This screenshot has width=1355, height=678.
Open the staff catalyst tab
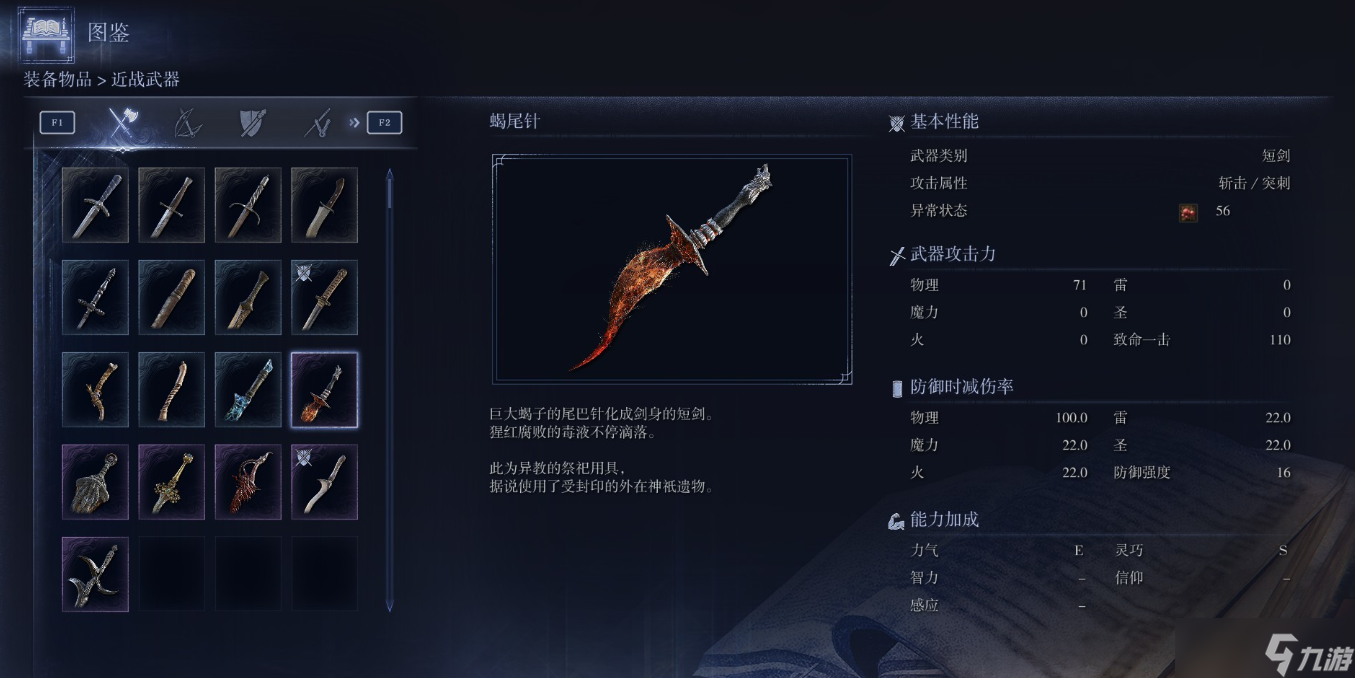pyautogui.click(x=317, y=123)
